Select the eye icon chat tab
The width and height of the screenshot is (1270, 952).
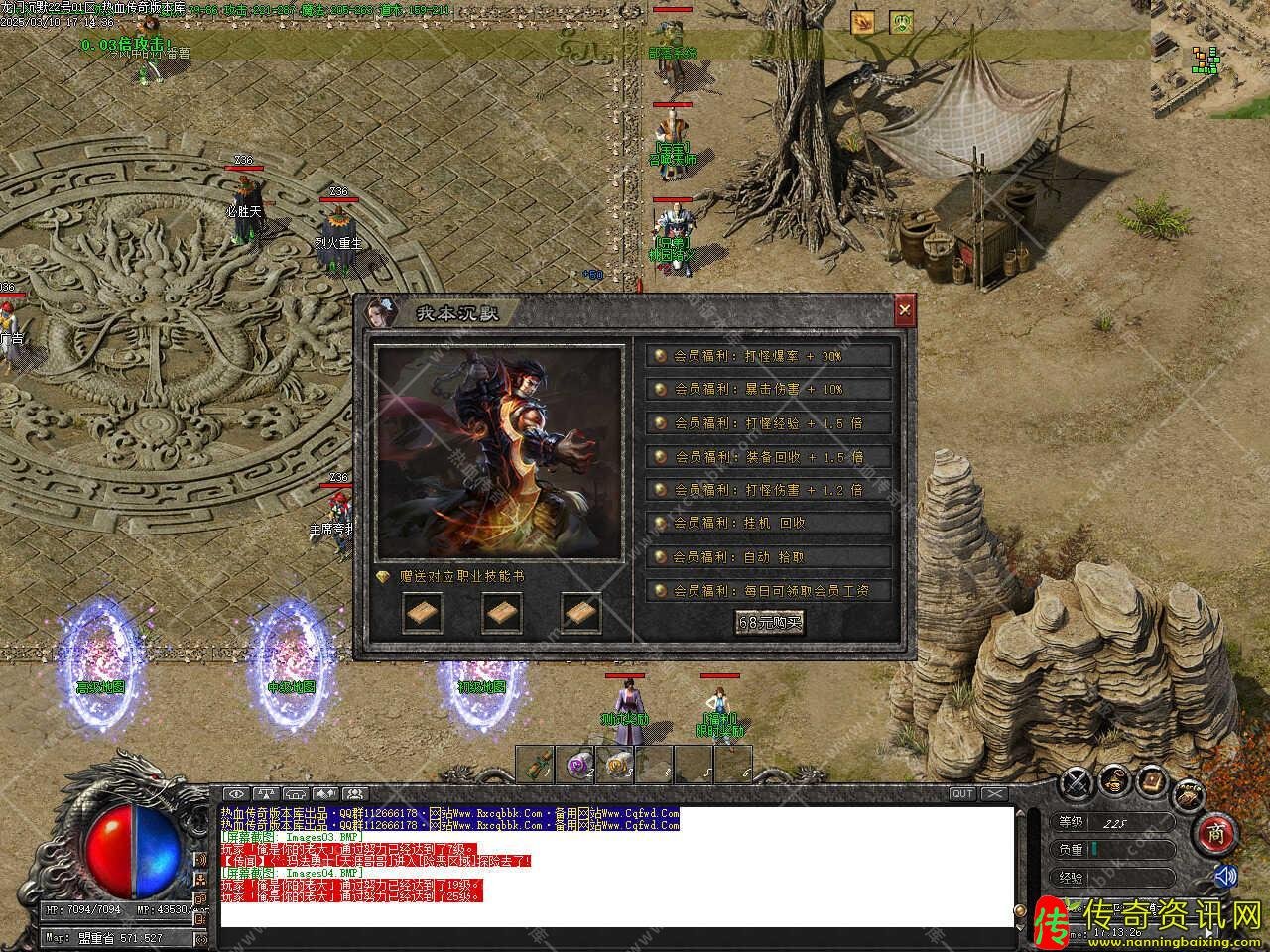(236, 793)
